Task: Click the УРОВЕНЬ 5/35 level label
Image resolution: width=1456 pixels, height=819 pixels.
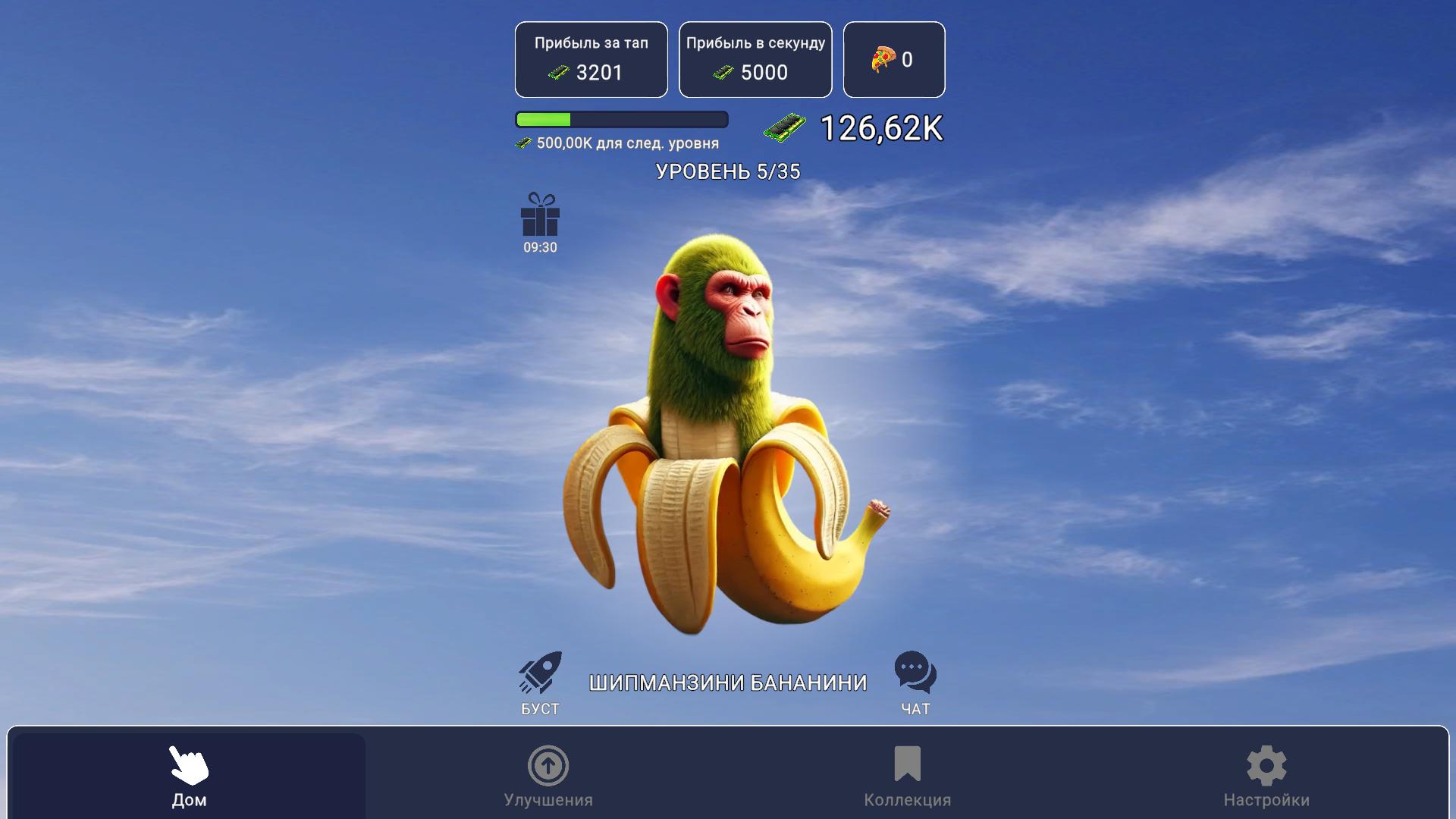Action: click(x=728, y=171)
